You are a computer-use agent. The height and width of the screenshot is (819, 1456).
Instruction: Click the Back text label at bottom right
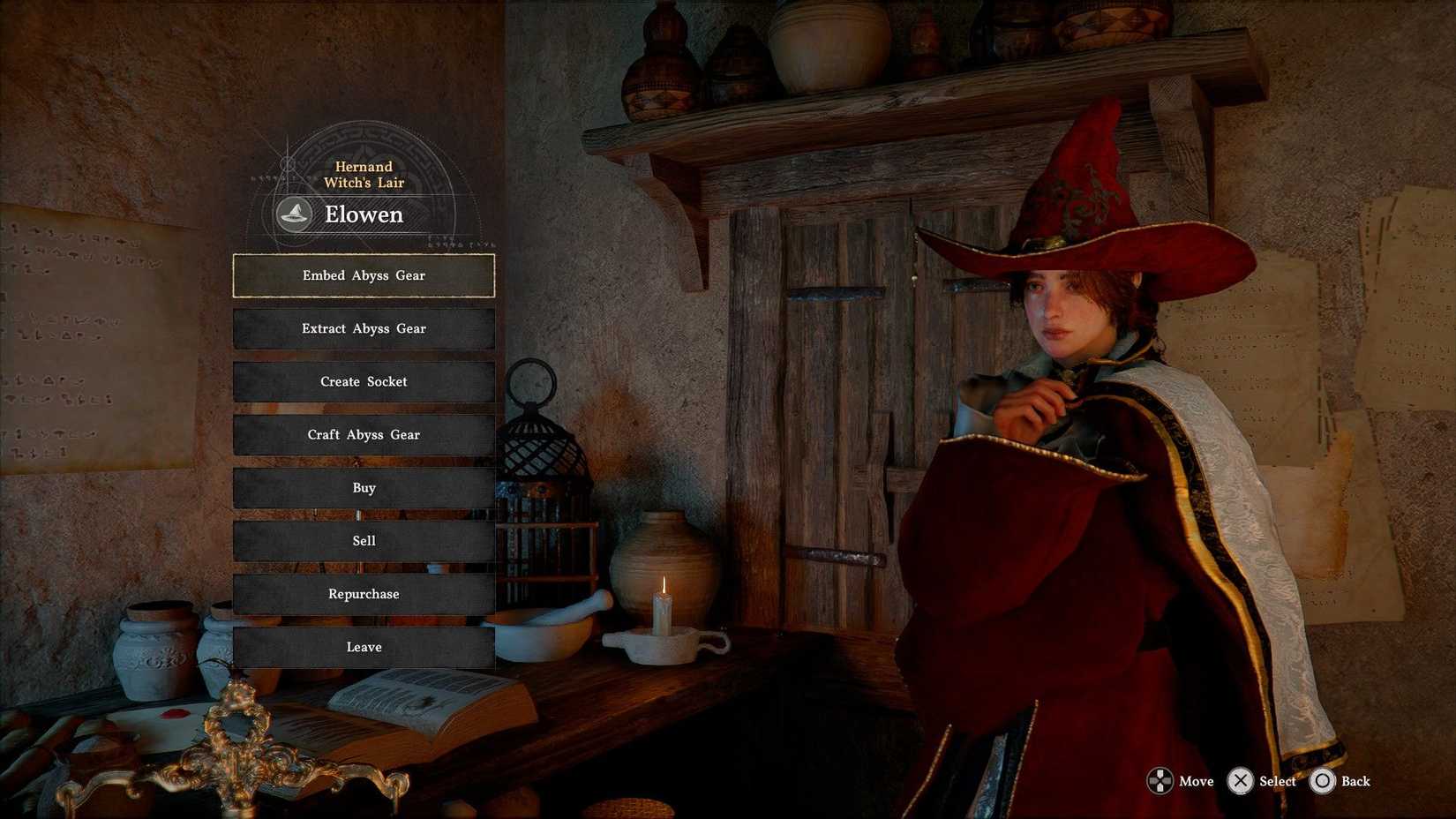point(1355,781)
